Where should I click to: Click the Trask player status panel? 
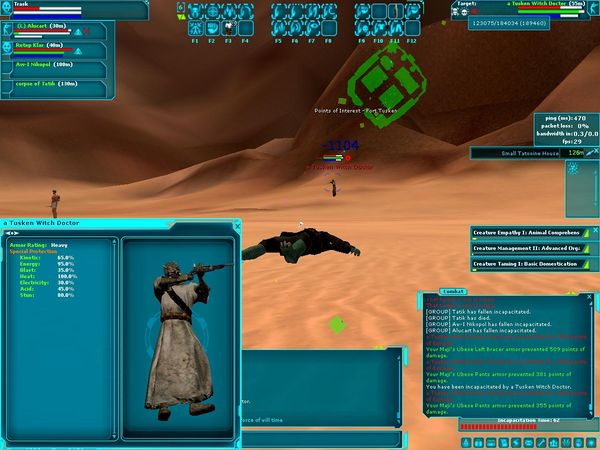[40, 9]
